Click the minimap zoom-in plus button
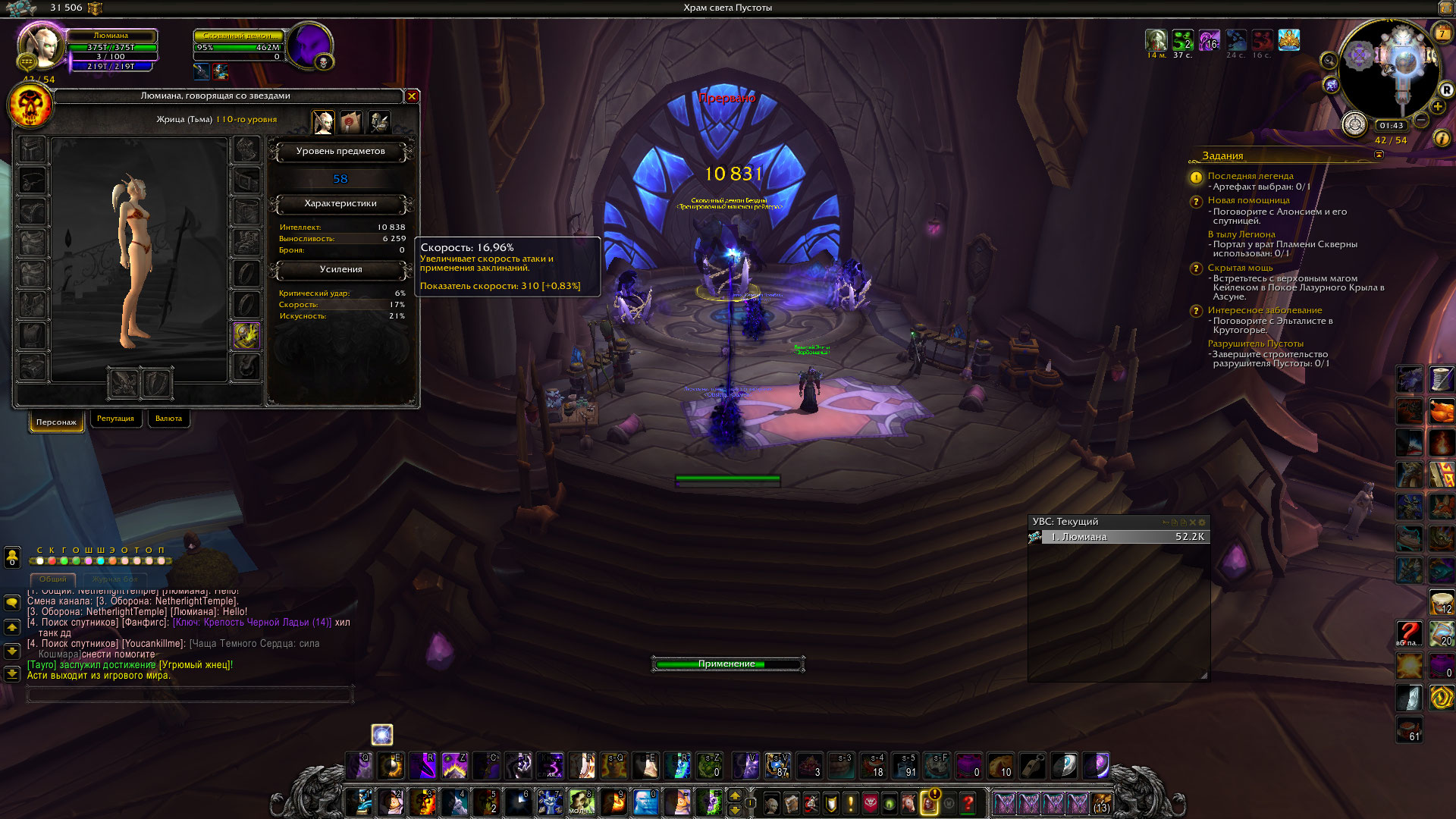 click(x=1437, y=107)
